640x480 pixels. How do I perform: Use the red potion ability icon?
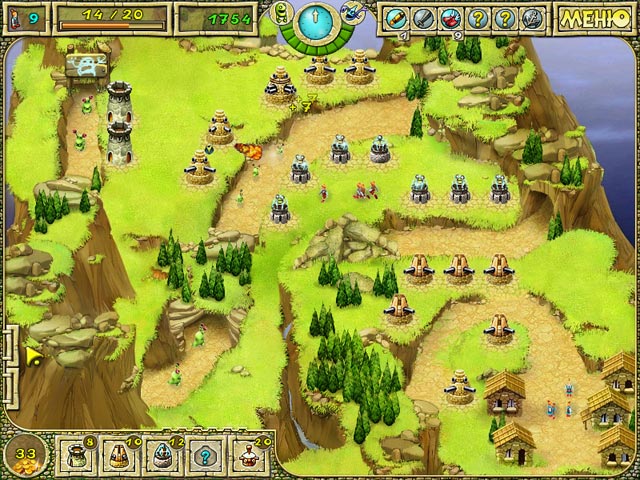(x=451, y=18)
